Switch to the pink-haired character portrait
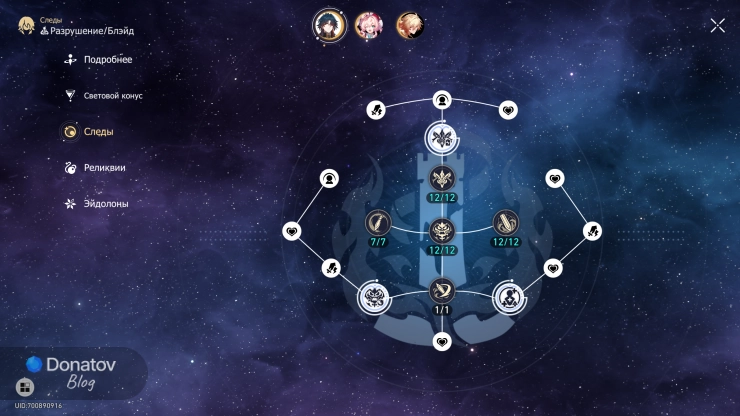Viewport: 740px width, 416px height. [x=369, y=25]
